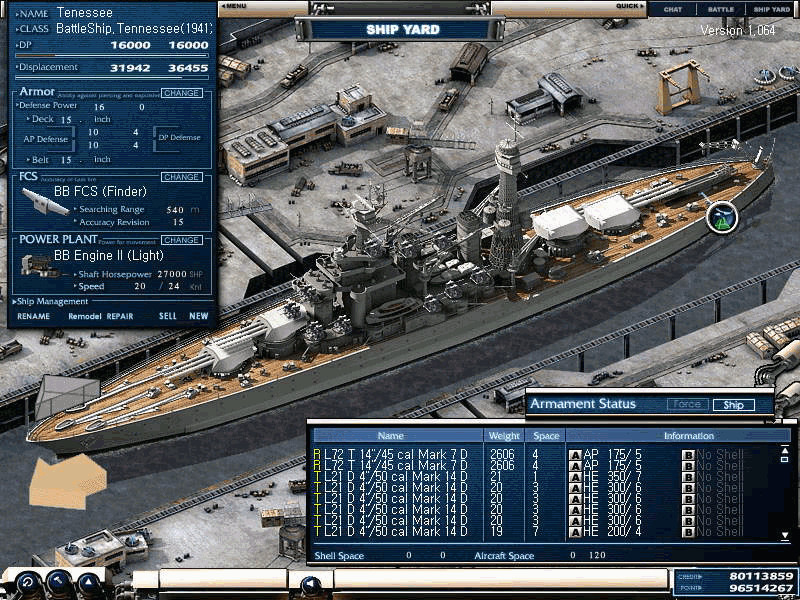This screenshot has width=800, height=600.
Task: Switch Armament Status to Ship
Action: point(733,405)
